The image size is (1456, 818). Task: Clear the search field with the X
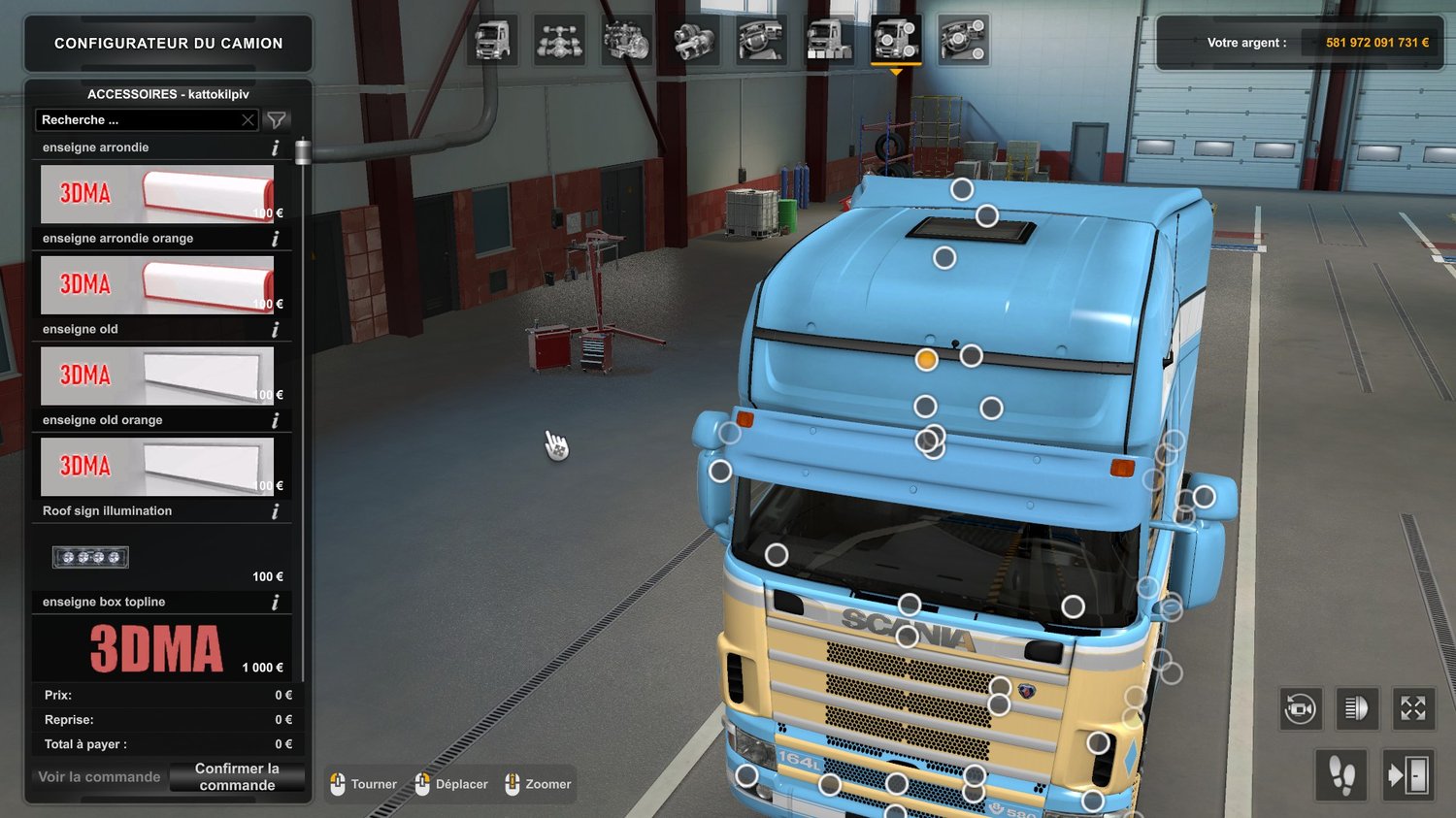[x=248, y=120]
